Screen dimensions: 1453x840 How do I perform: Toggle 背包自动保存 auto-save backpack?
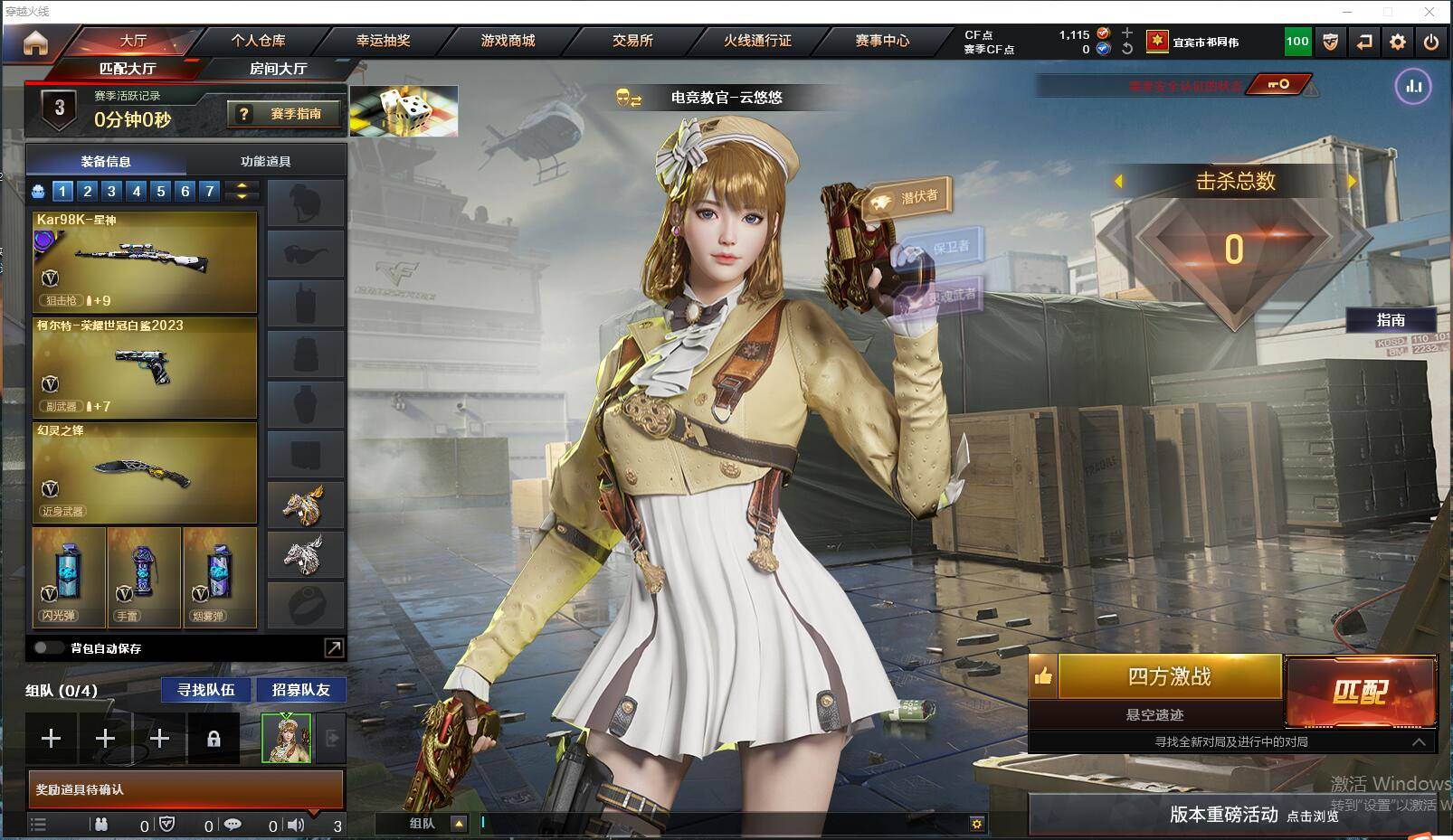click(x=49, y=647)
